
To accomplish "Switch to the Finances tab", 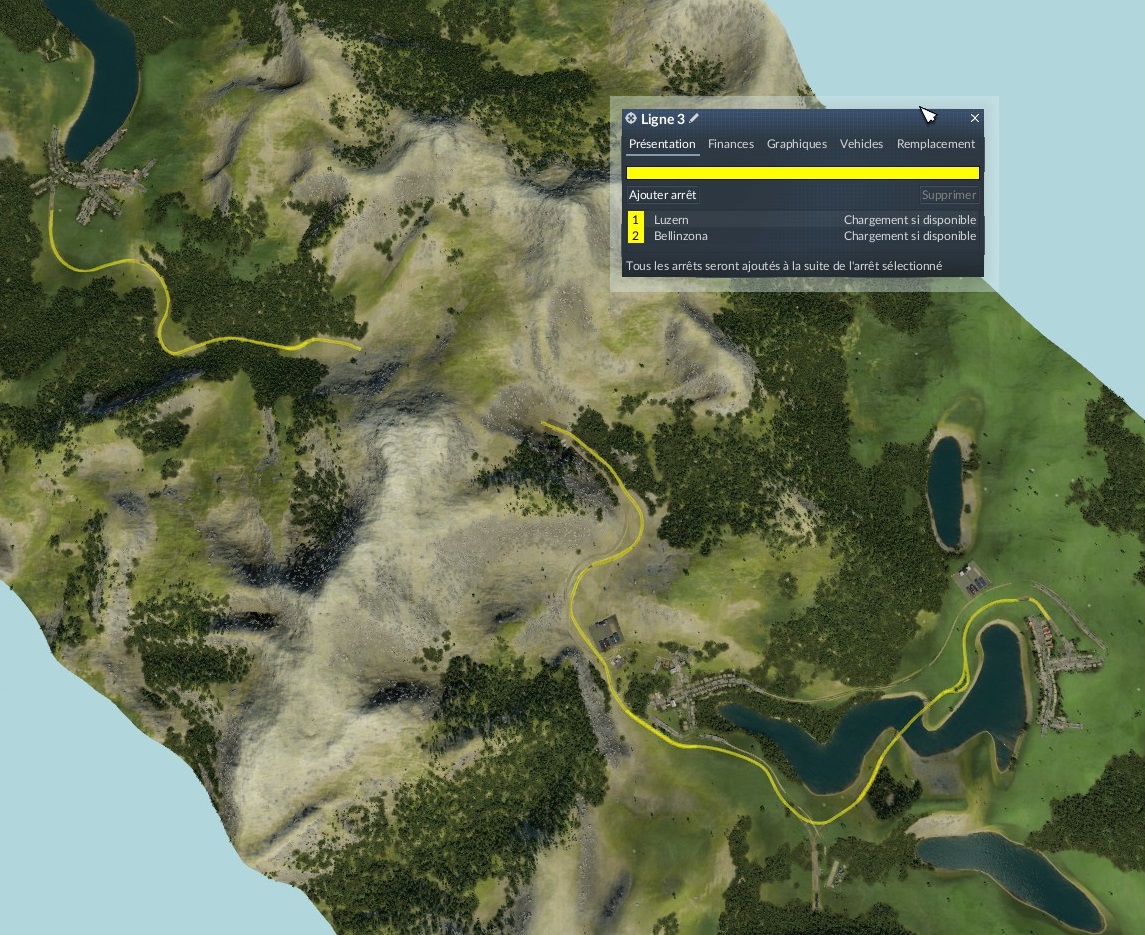I will 731,144.
